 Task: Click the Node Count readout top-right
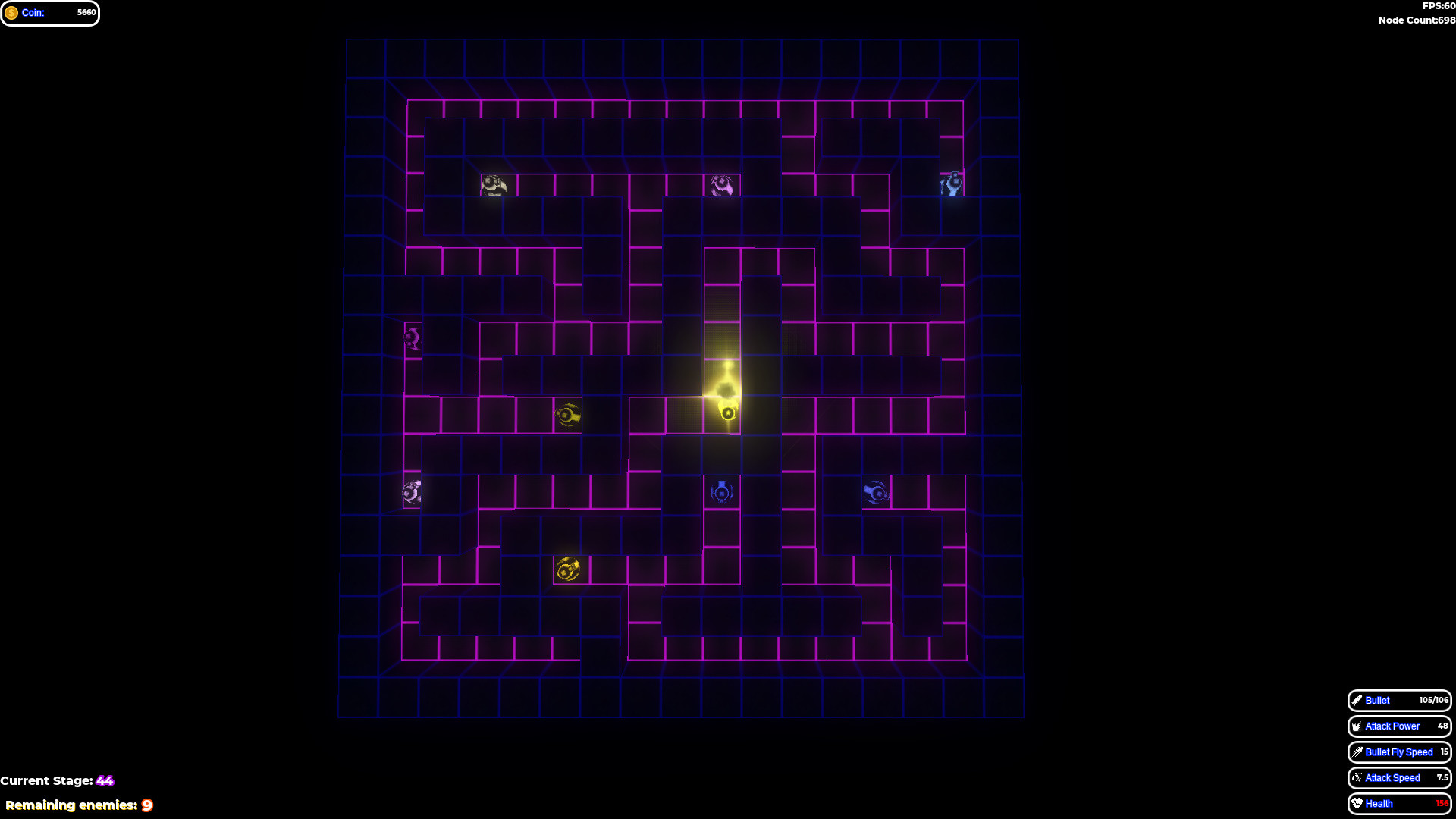coord(1417,20)
